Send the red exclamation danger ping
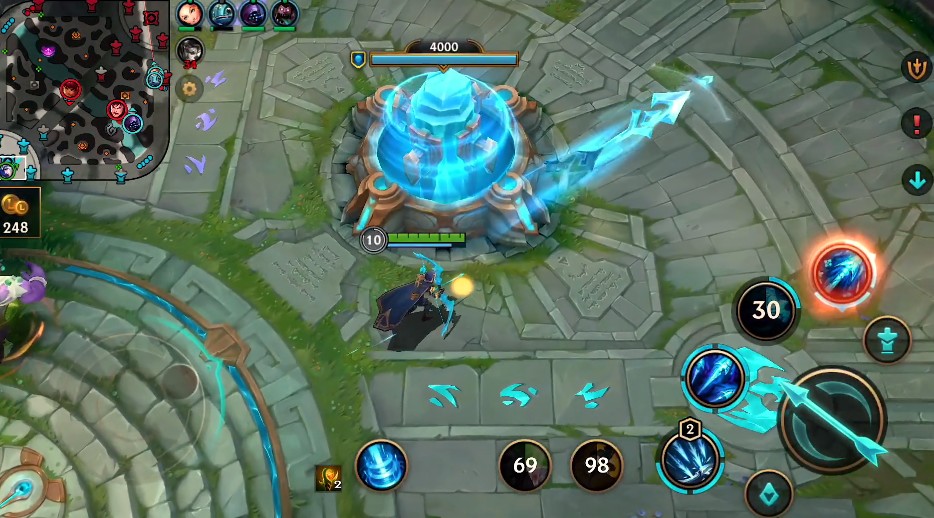Screen dimensions: 934x518 coord(916,124)
